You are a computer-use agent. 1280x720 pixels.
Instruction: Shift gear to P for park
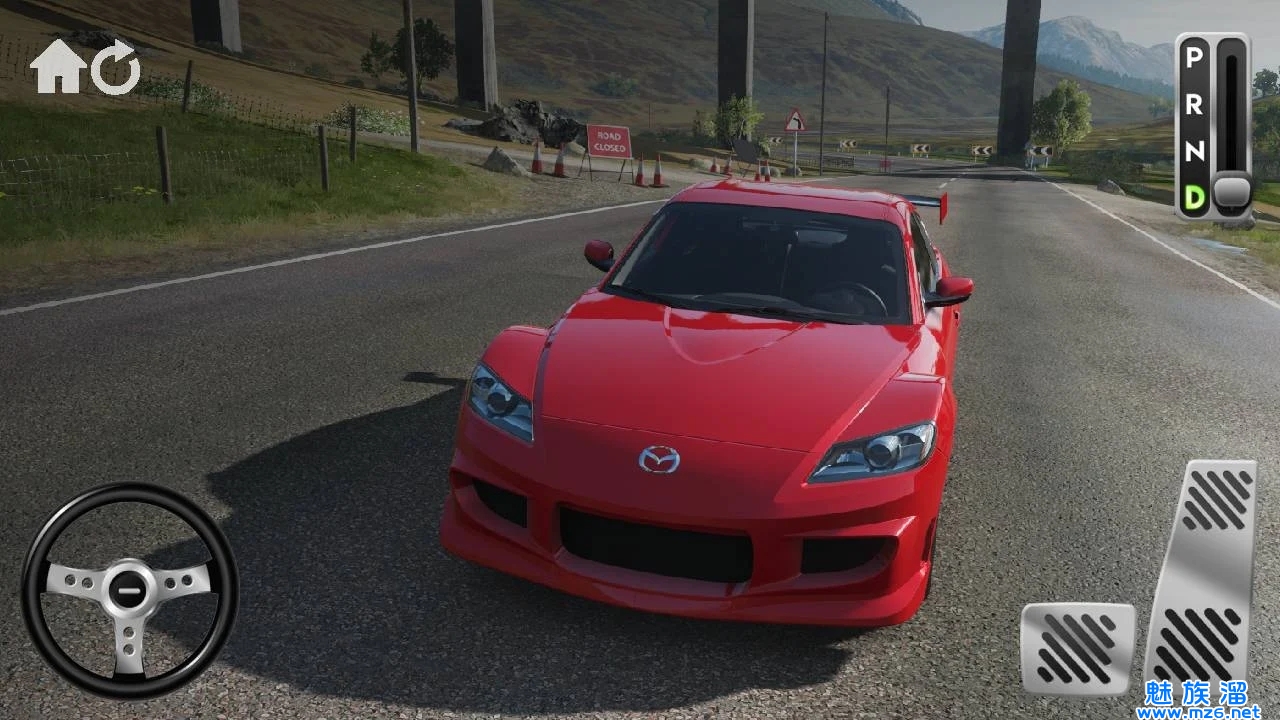[x=1193, y=58]
